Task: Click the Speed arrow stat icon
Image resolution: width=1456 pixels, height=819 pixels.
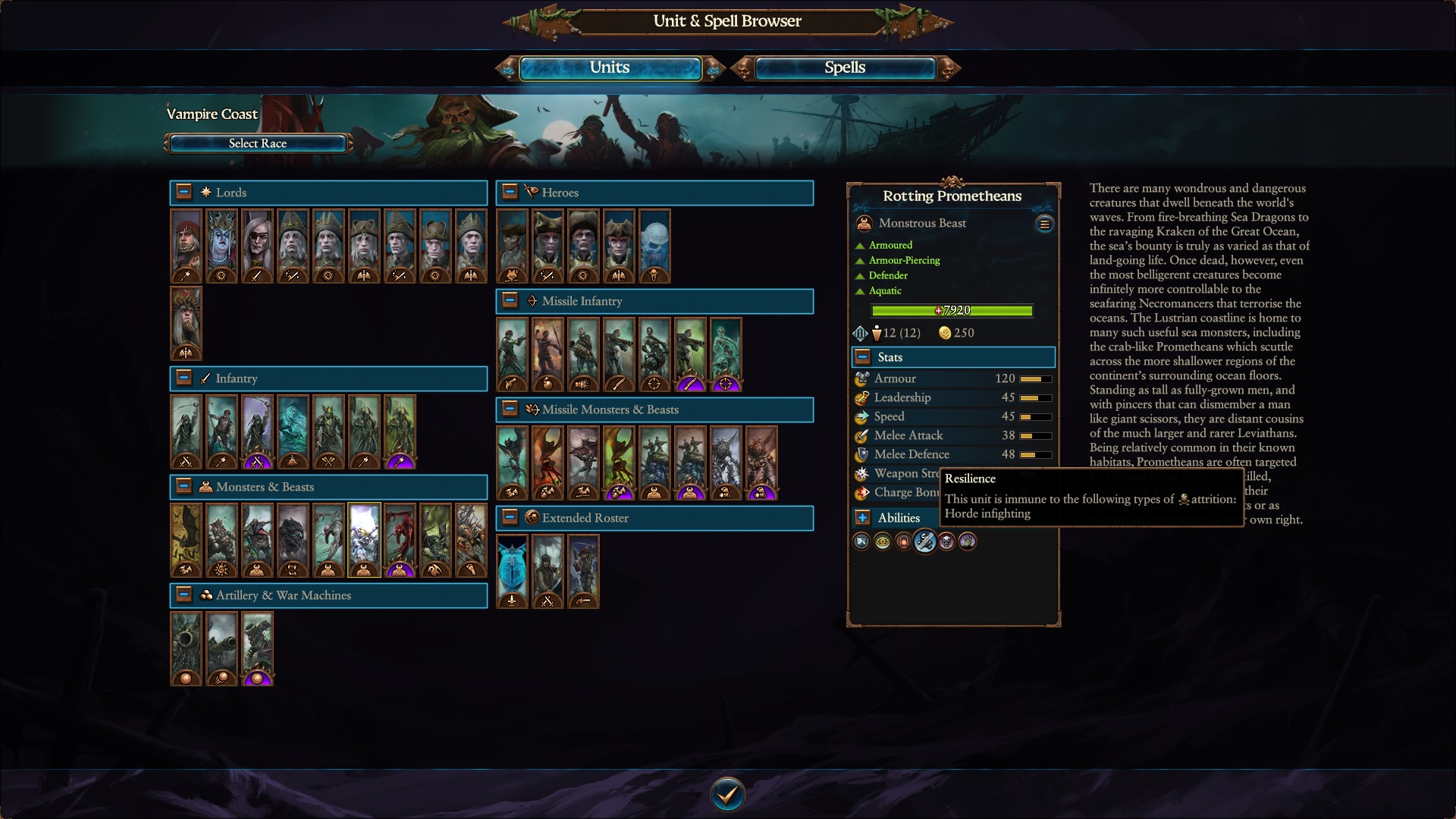Action: click(x=861, y=416)
